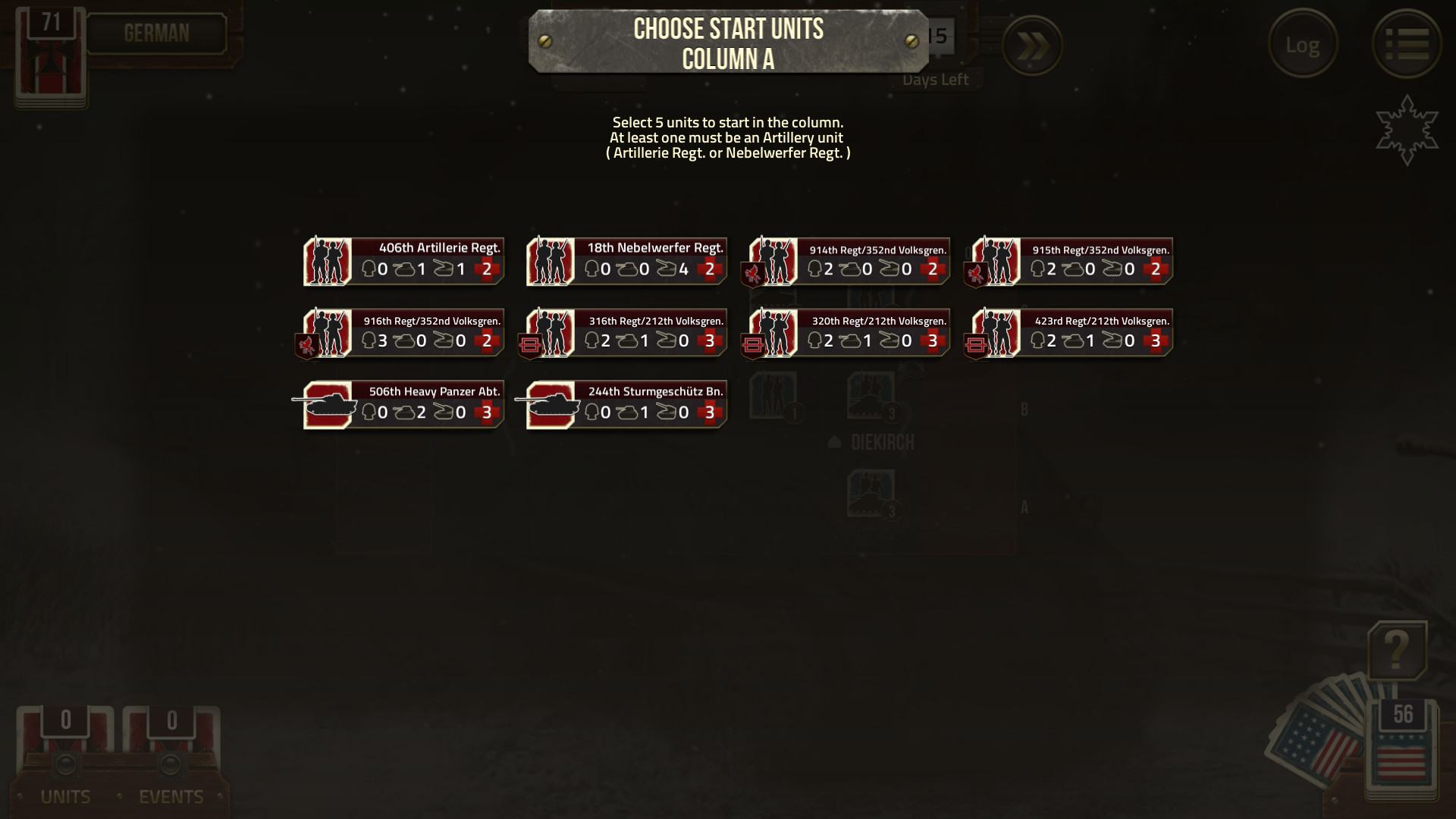Image resolution: width=1456 pixels, height=819 pixels.
Task: Choose the 18th Nebelwerfer Regt. unit
Action: (x=626, y=261)
